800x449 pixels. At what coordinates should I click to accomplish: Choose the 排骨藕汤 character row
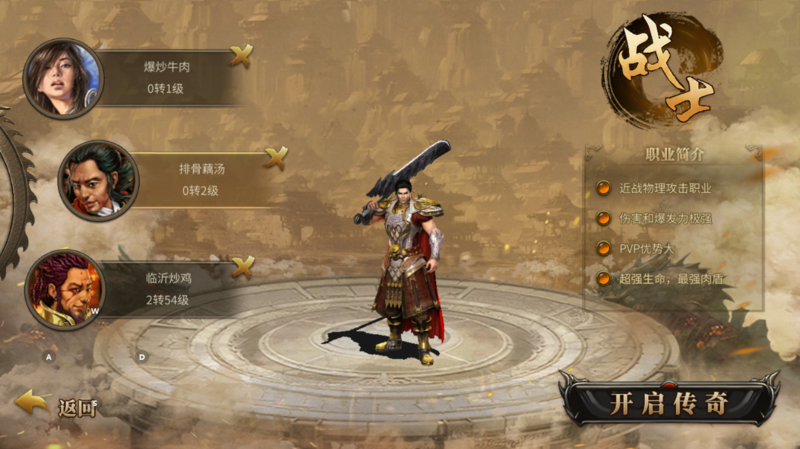tap(200, 179)
